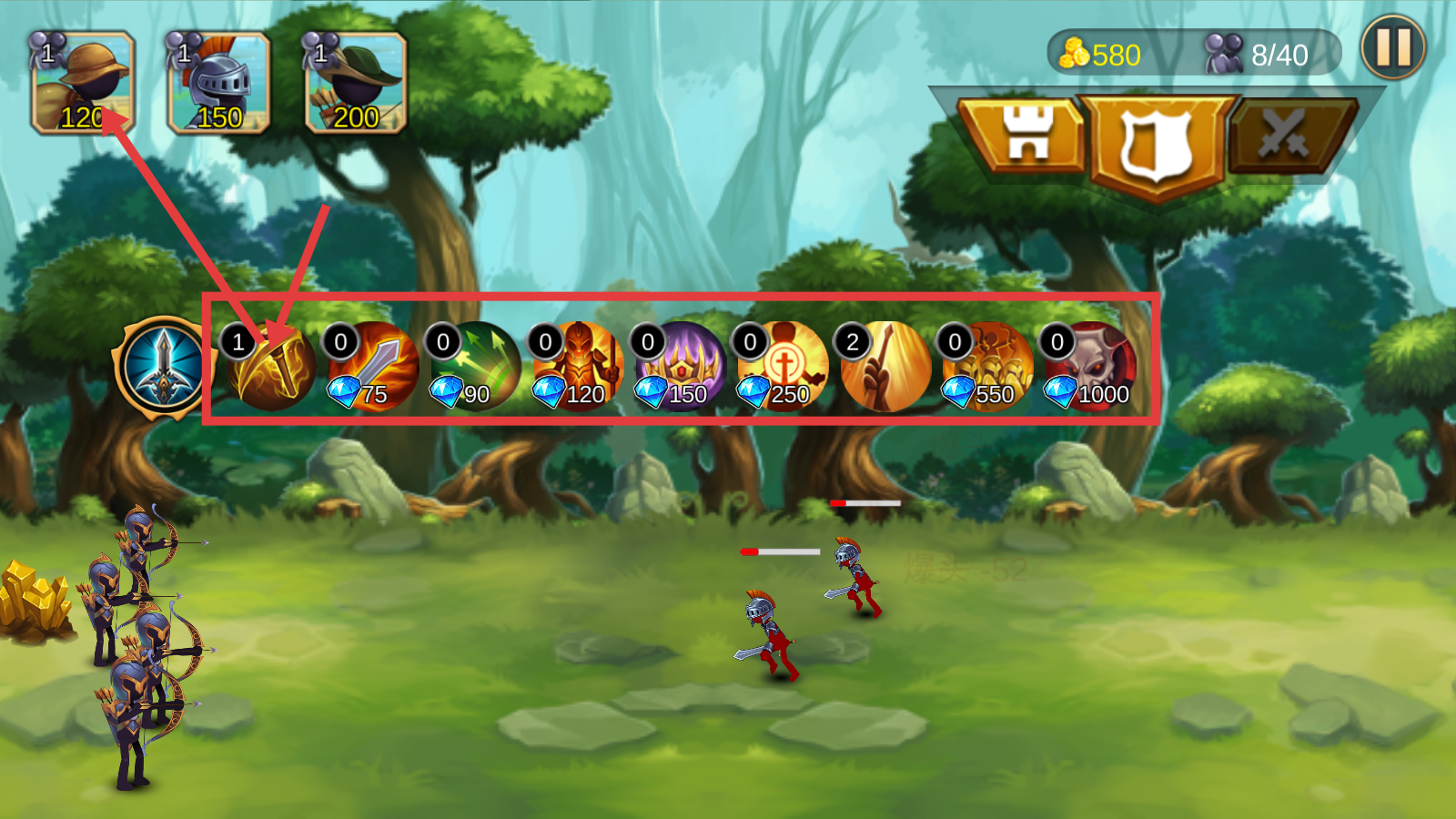Activate the golden hammer skill
The image size is (1456, 819).
tap(271, 367)
